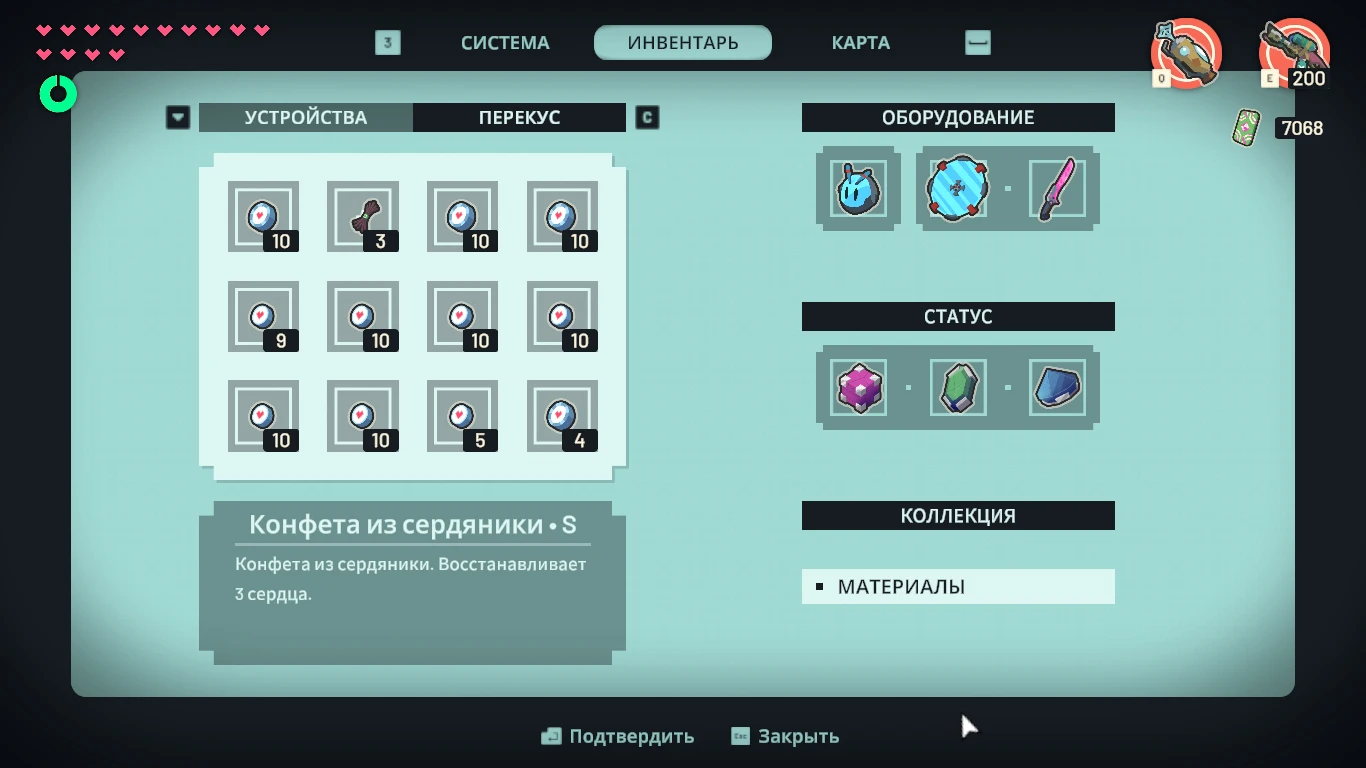
Task: Equip the pink sword in the equipment panel
Action: (1058, 189)
